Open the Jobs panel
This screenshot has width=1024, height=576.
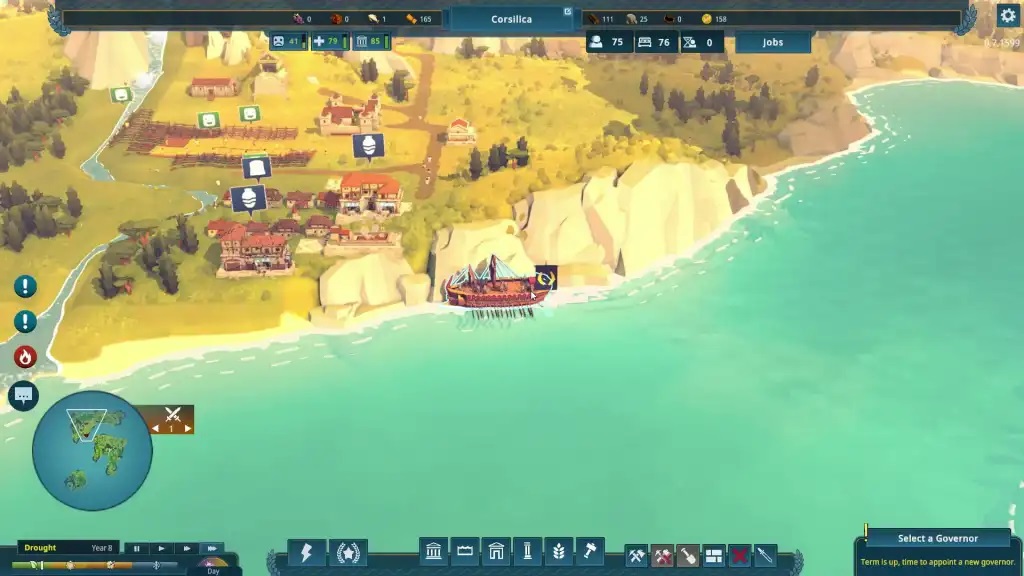773,42
